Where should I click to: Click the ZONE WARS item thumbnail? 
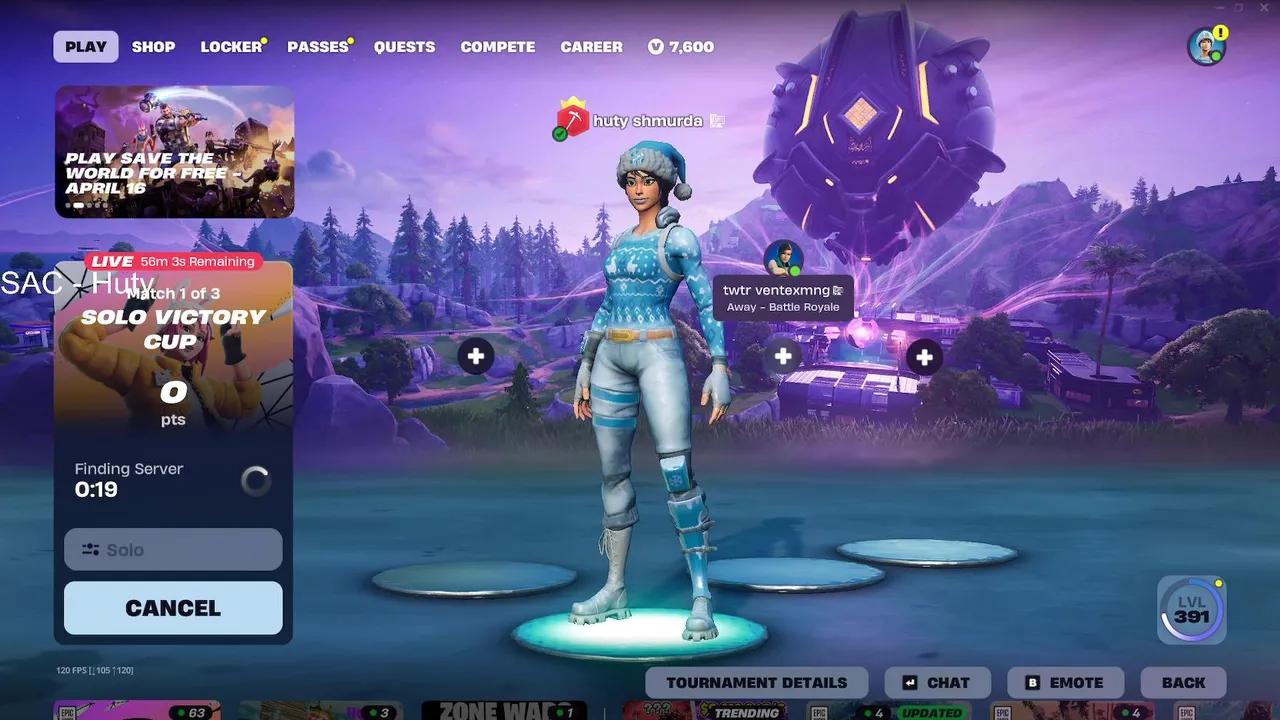click(x=504, y=711)
